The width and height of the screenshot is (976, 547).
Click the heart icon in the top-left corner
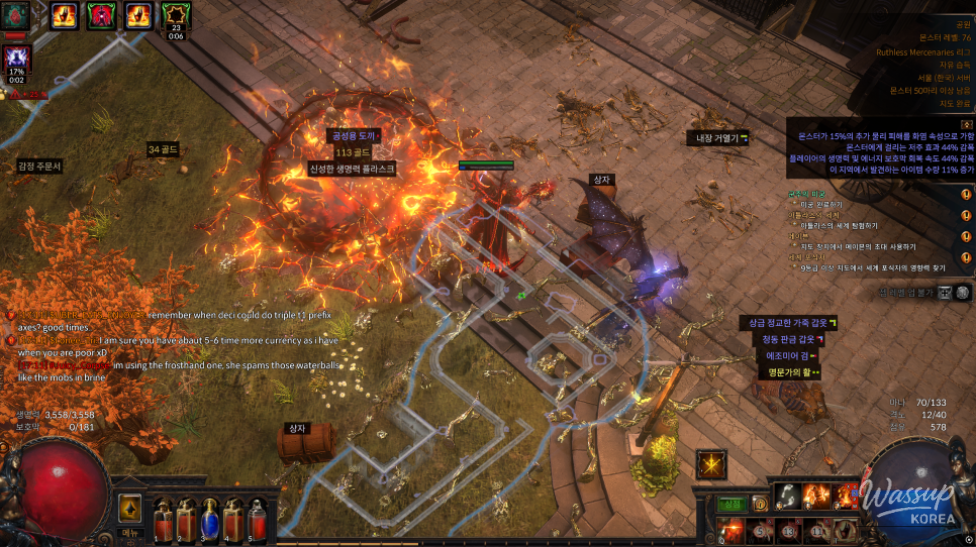coord(14,15)
